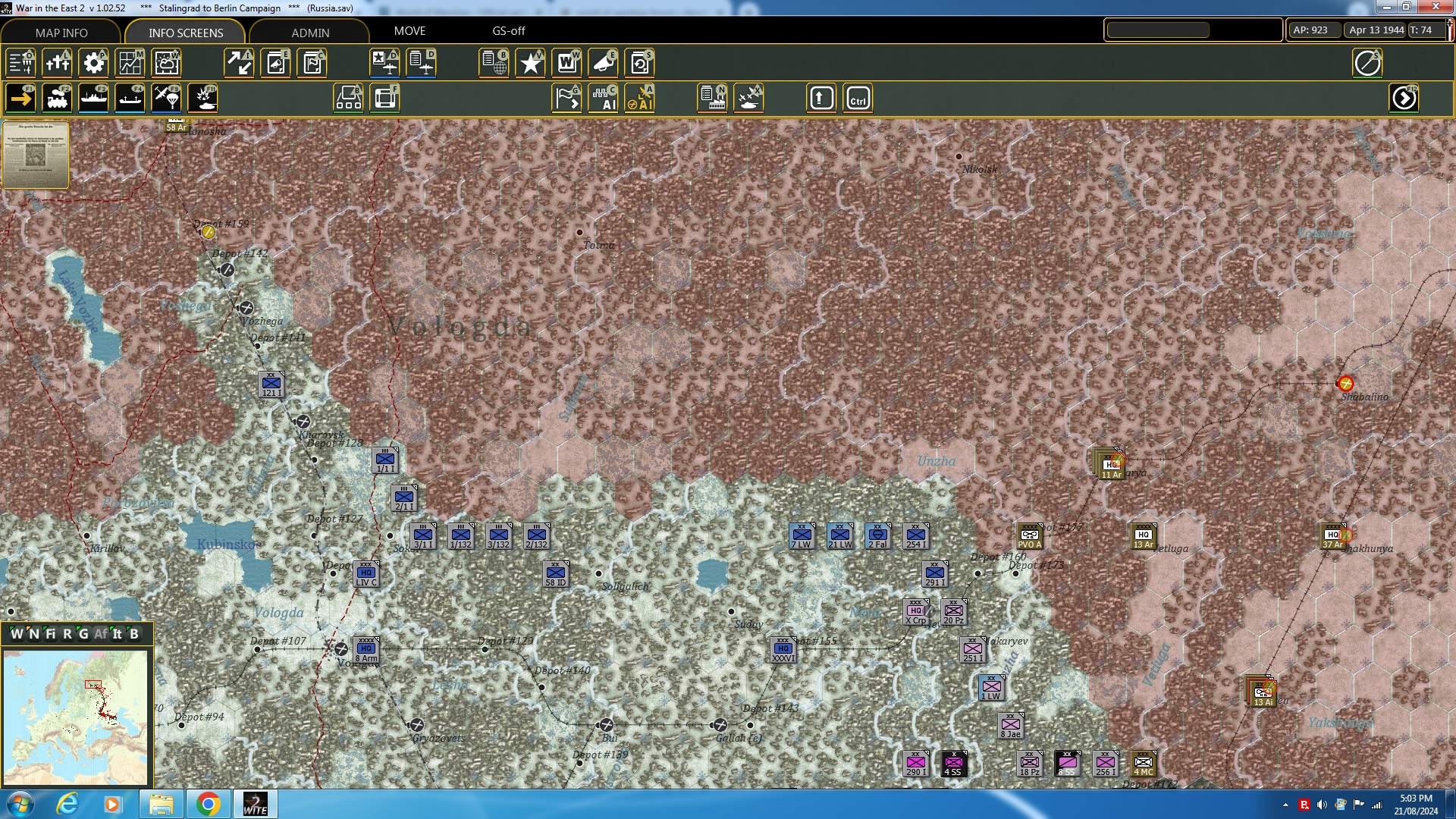Select air transfer mode (F9)

[166, 98]
